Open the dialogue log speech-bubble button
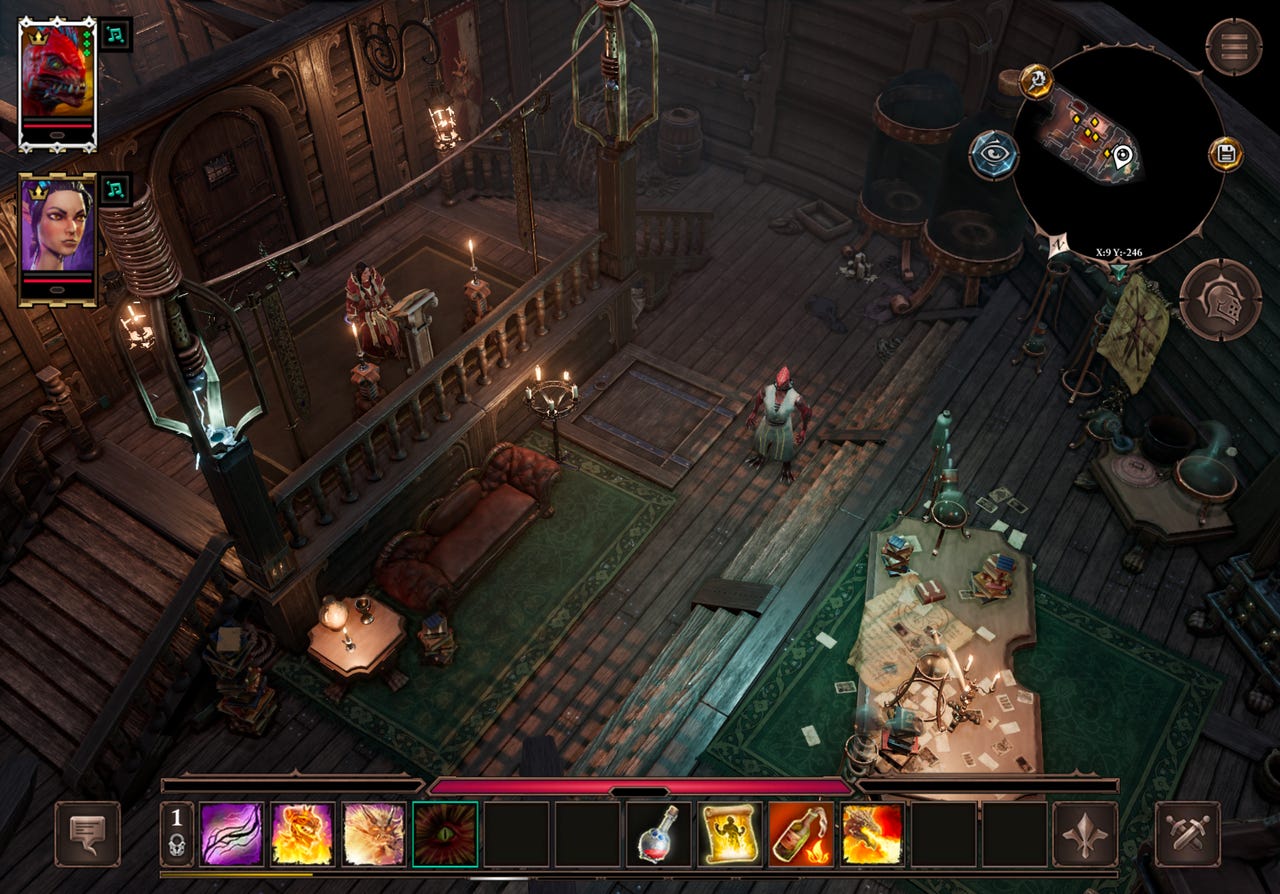 click(x=87, y=834)
